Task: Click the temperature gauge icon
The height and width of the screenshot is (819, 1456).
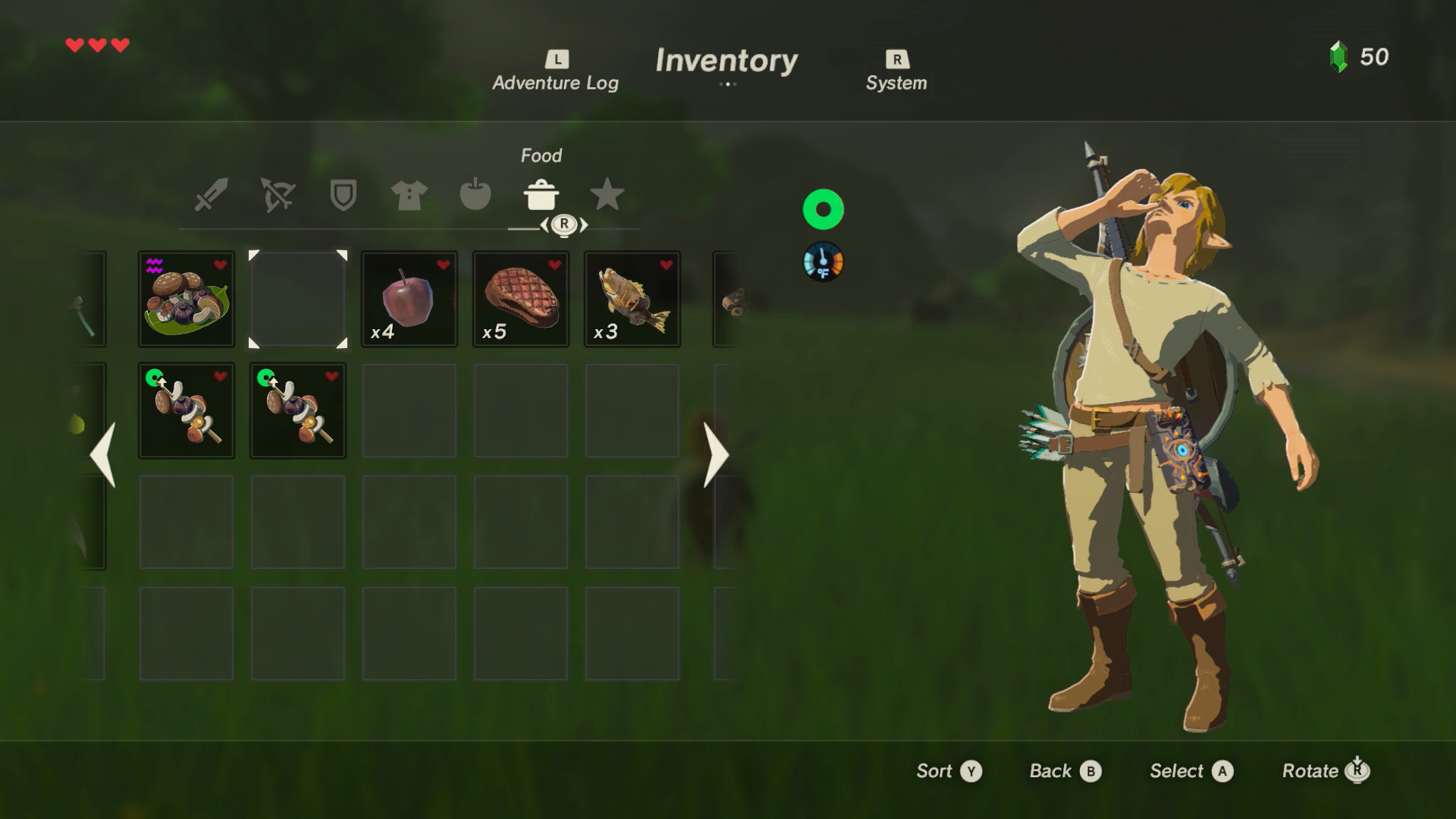Action: pyautogui.click(x=823, y=262)
